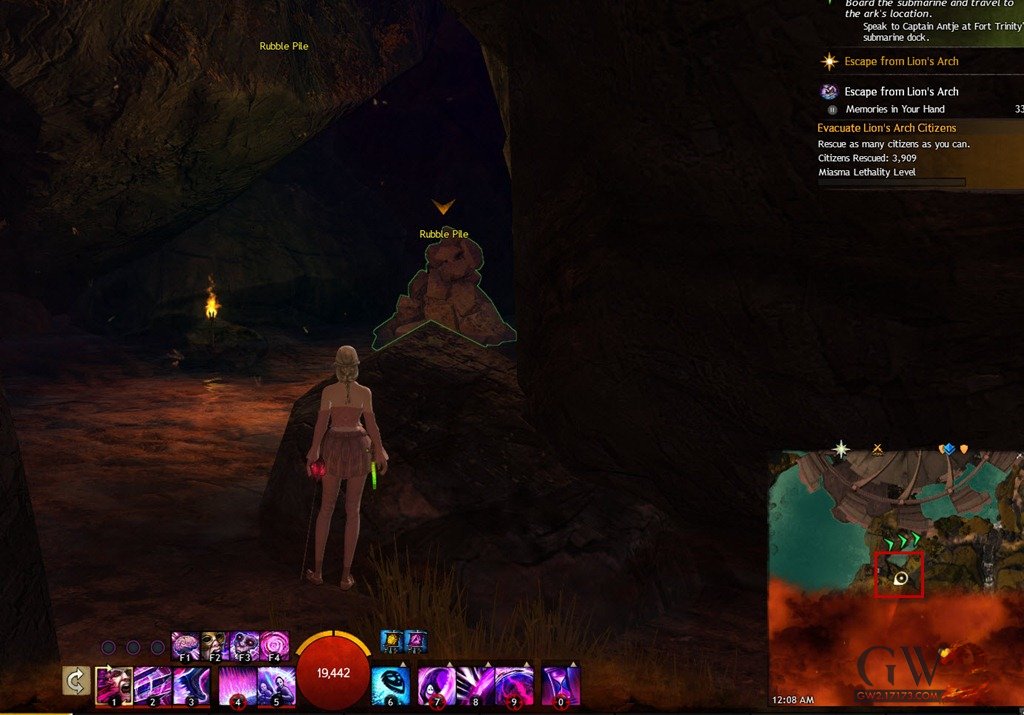Use weapon skill in slot 2
Screen dimensions: 1024x715
152,685
